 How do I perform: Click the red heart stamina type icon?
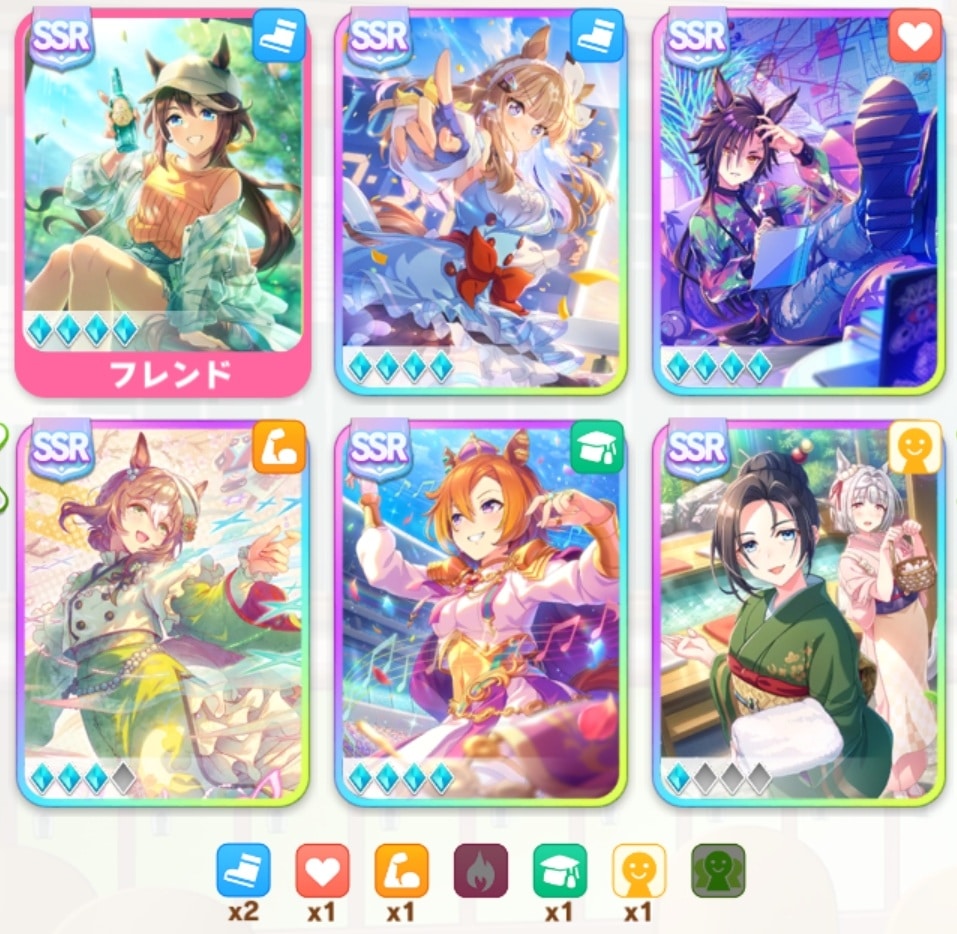(x=322, y=871)
